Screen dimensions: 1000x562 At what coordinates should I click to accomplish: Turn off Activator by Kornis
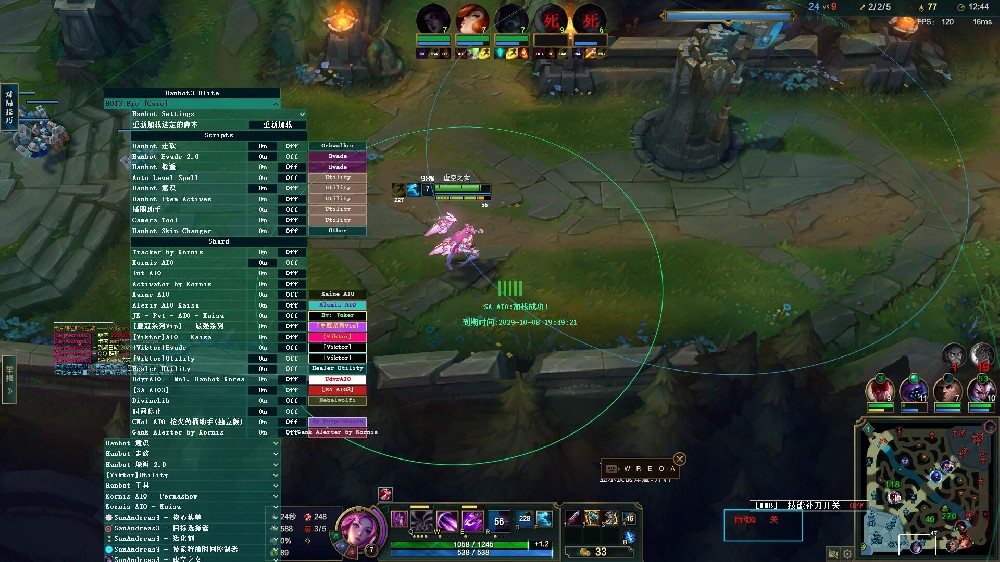292,284
